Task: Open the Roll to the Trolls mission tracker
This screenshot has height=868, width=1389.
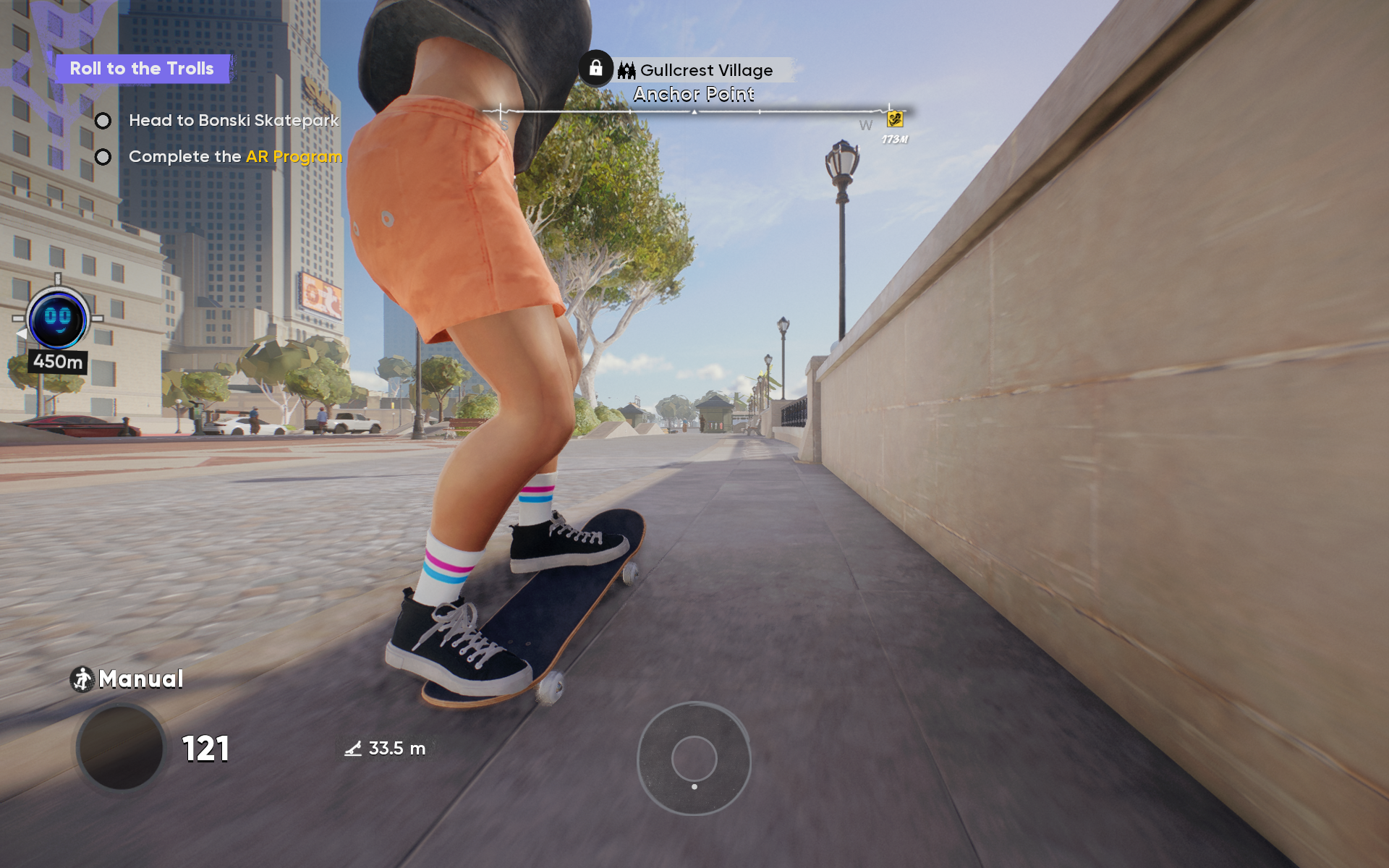Action: point(142,69)
